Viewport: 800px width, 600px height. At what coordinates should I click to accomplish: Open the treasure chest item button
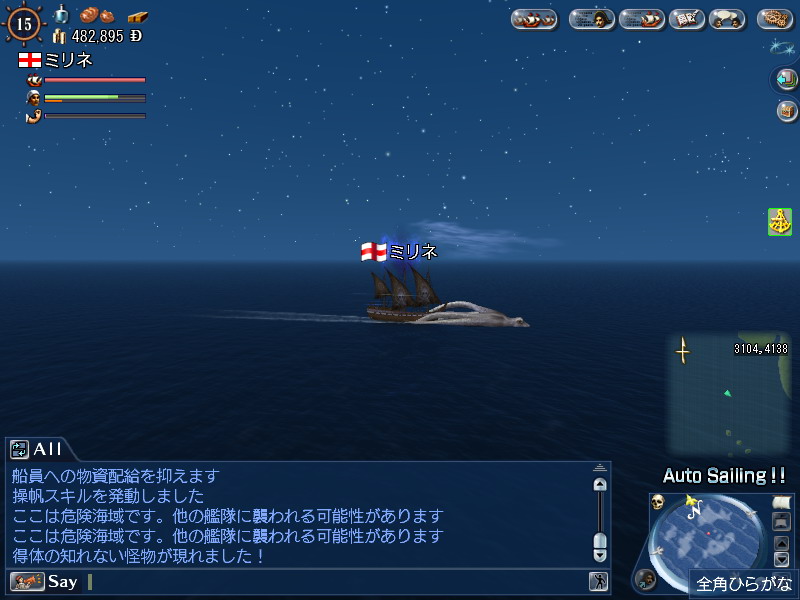click(785, 110)
